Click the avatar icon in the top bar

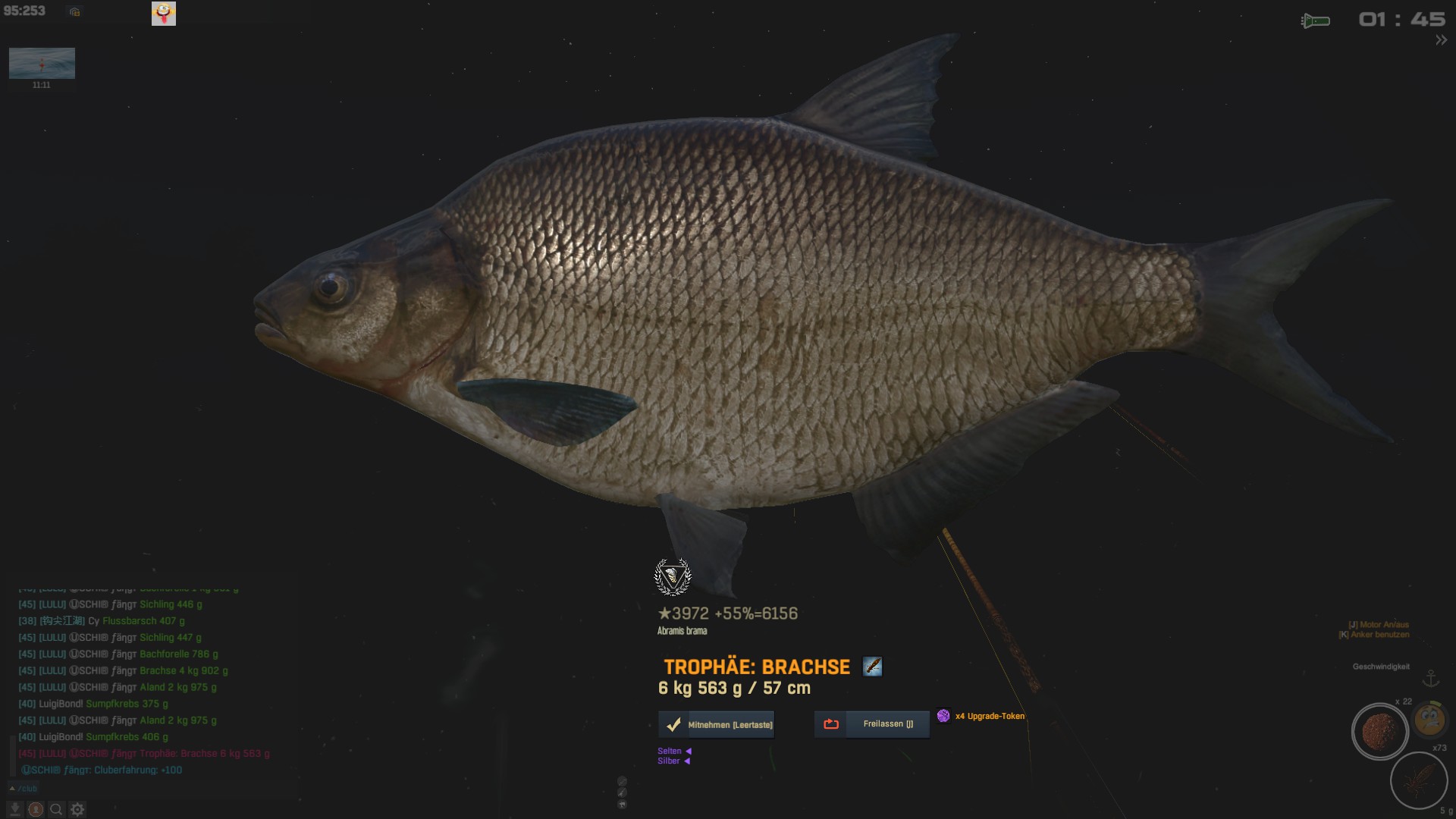164,14
